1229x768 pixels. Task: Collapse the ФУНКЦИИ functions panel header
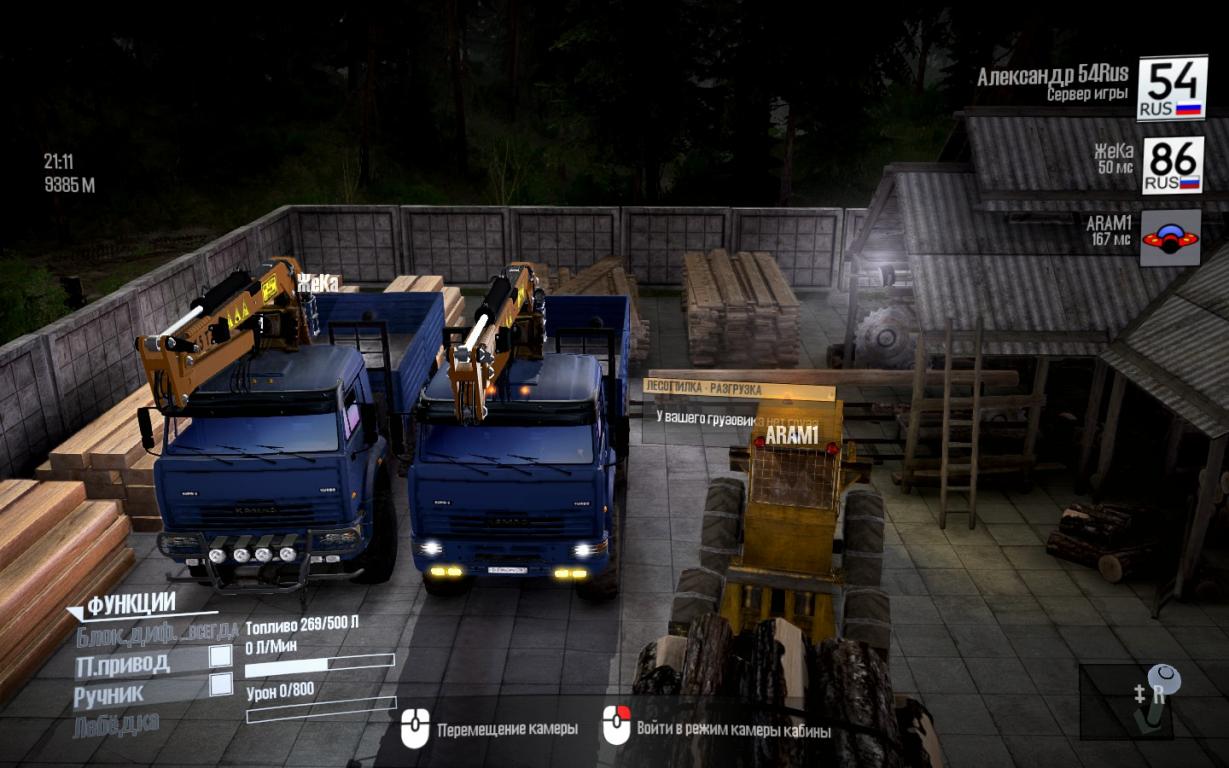tap(130, 605)
